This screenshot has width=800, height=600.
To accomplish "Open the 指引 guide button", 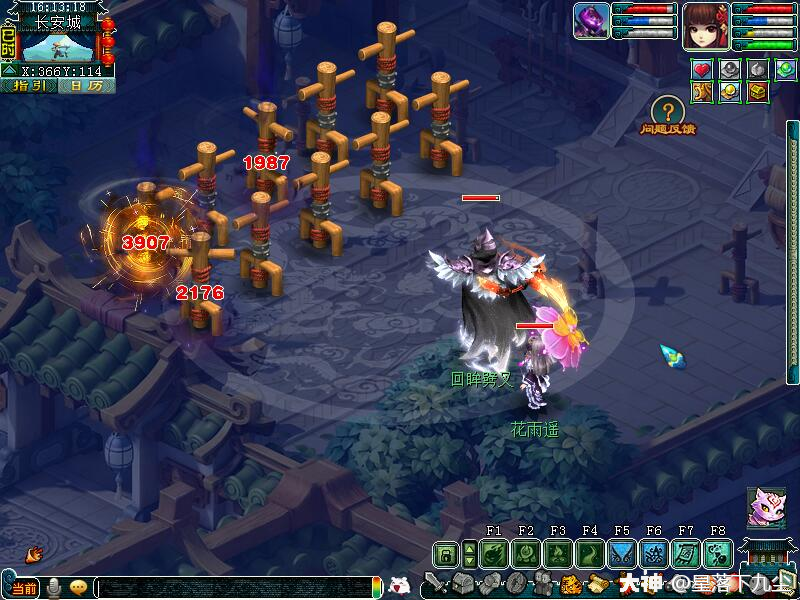I will pos(27,86).
